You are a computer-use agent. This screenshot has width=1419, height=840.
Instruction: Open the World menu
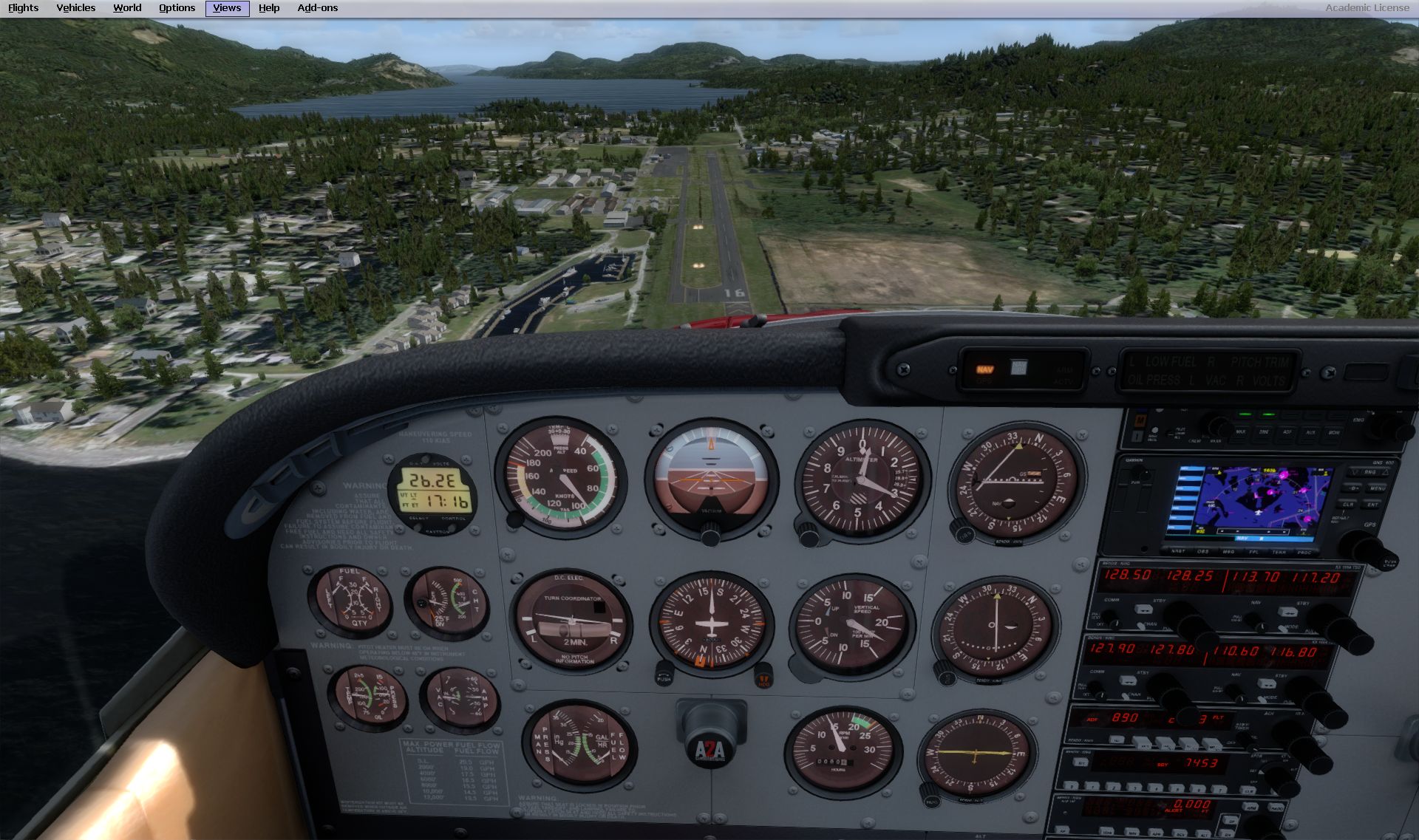(x=127, y=8)
